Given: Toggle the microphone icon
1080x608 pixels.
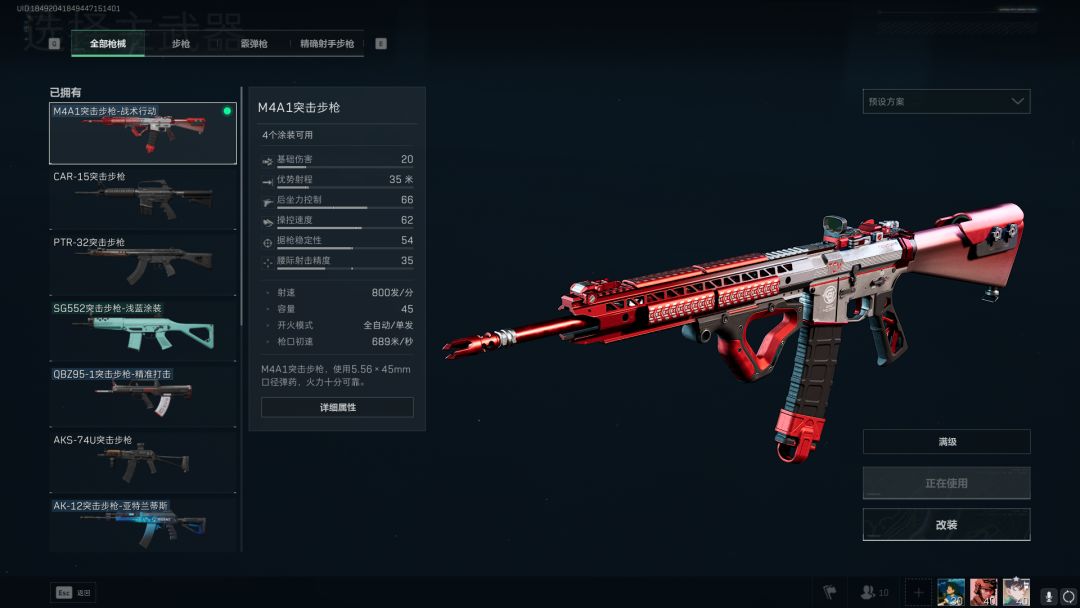Looking at the screenshot, I should 1049,596.
